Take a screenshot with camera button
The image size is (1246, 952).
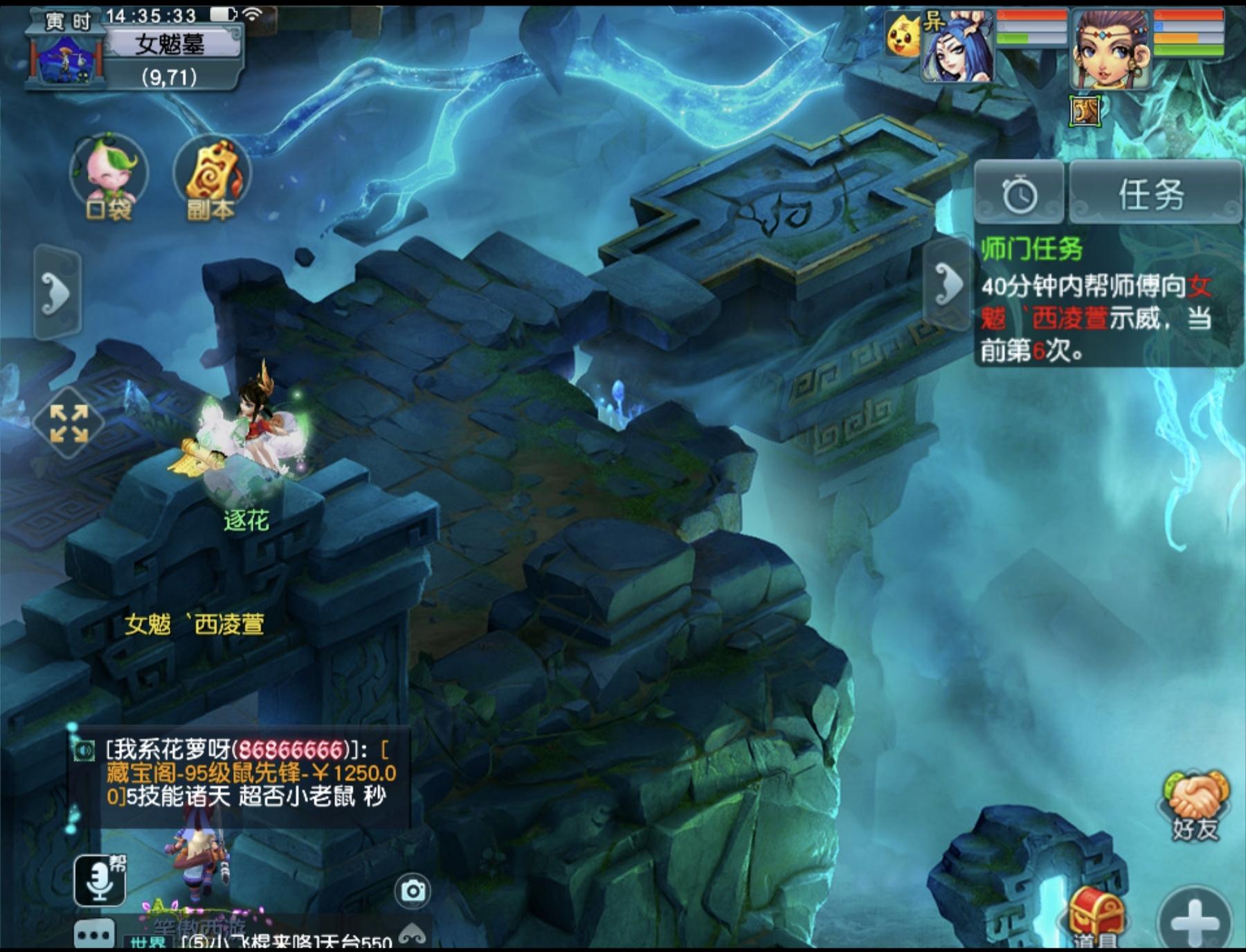tap(413, 891)
